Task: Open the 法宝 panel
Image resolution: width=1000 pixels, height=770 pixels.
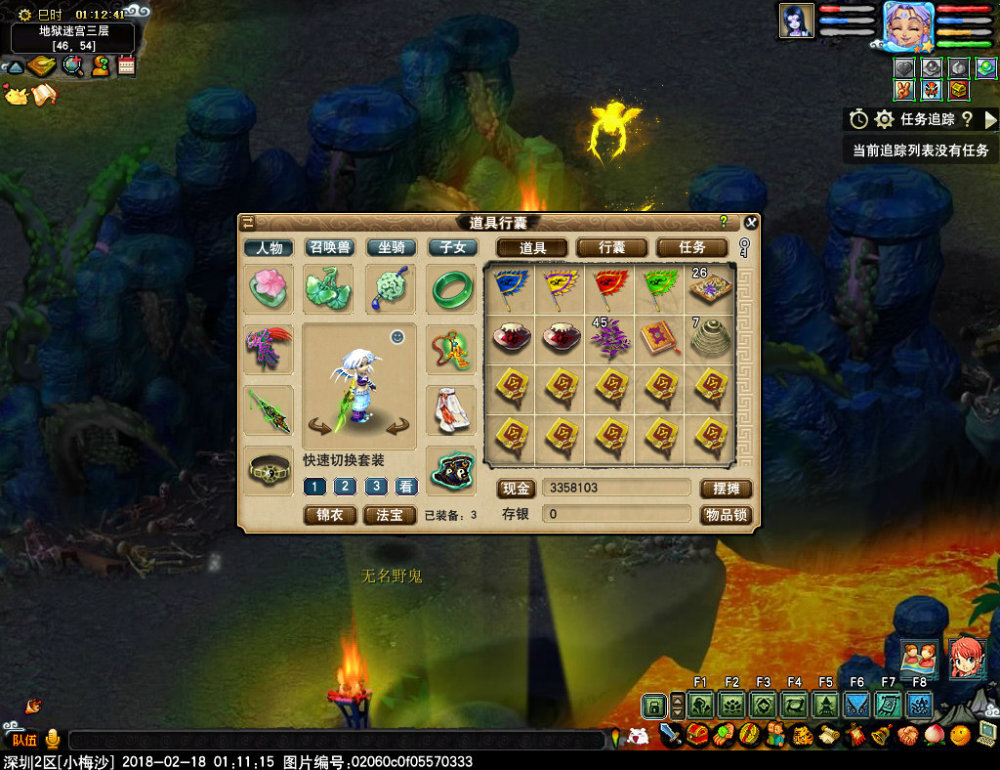Action: pyautogui.click(x=390, y=515)
